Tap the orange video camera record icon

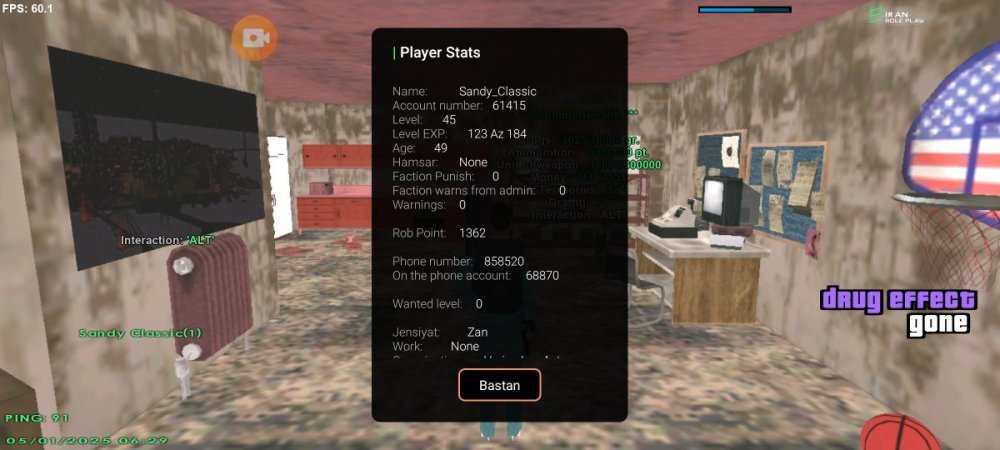(254, 38)
